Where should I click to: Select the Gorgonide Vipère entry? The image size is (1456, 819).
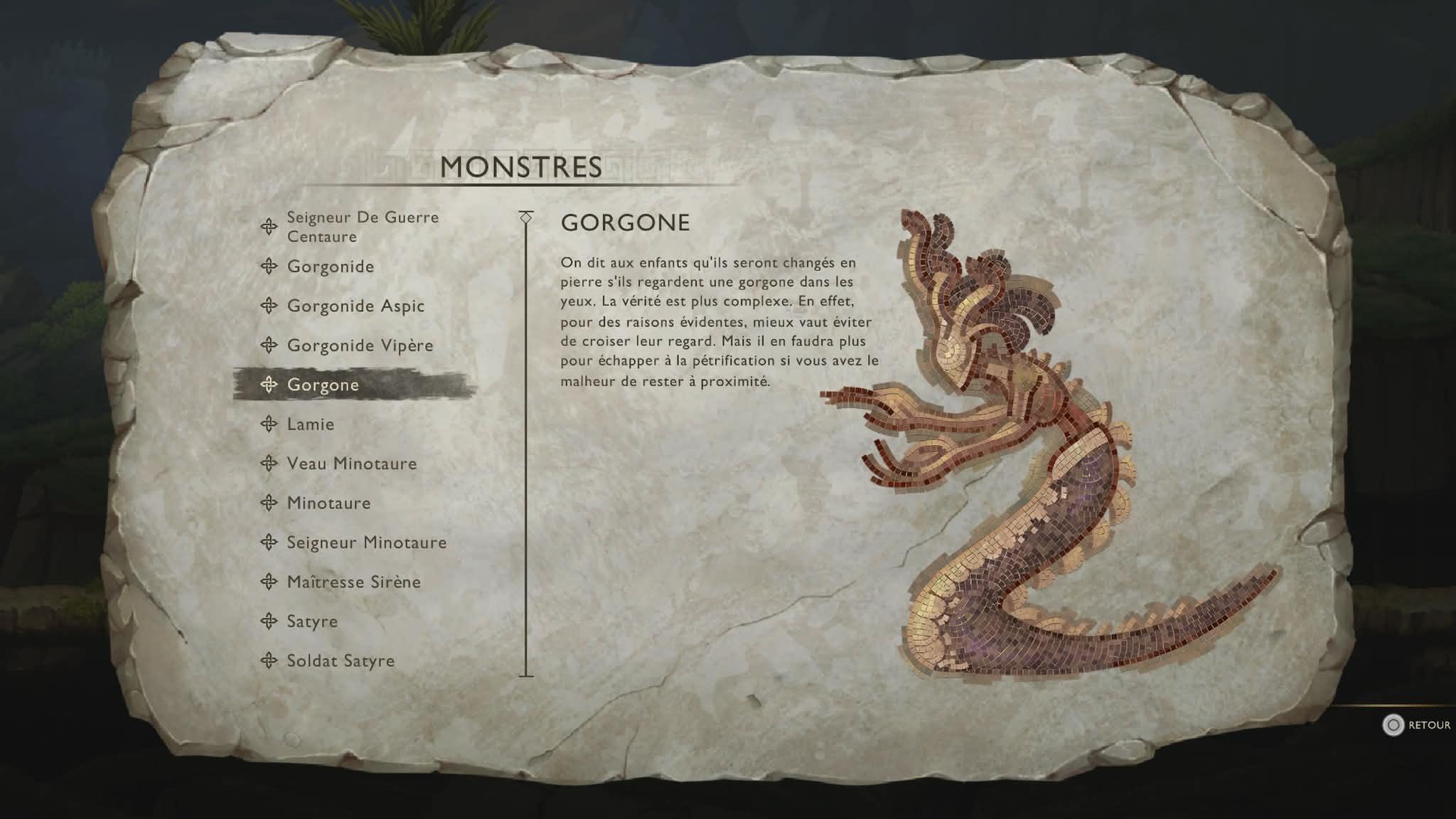click(x=360, y=346)
